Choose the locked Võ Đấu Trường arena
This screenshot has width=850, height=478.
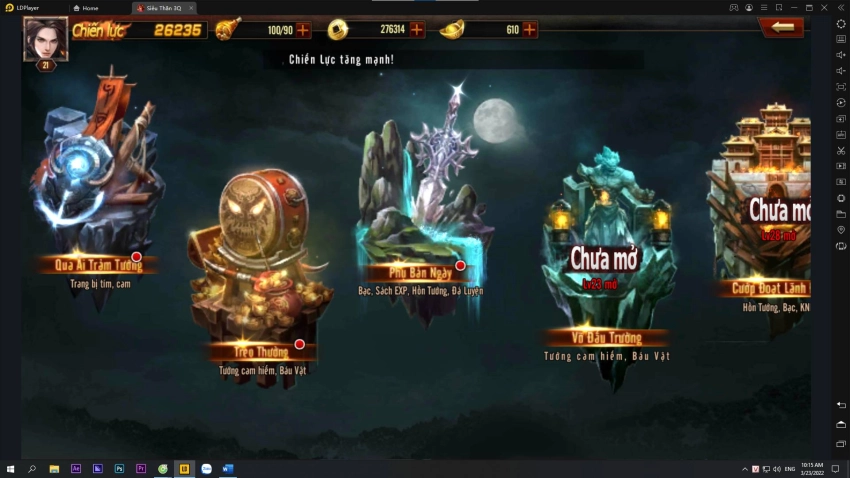coord(604,260)
